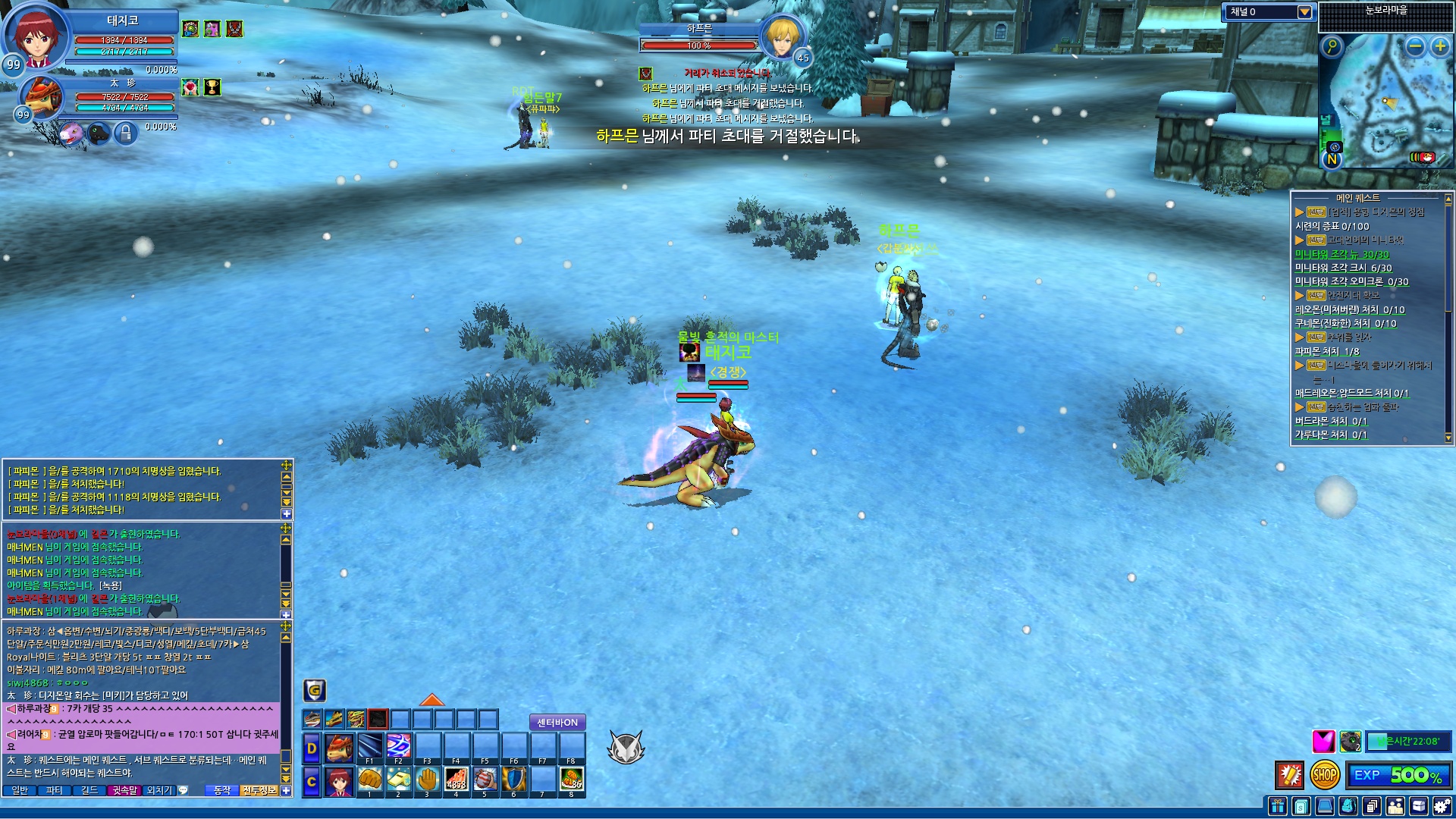Image resolution: width=1456 pixels, height=819 pixels.
Task: Open the gift box icon
Action: coord(1279,806)
